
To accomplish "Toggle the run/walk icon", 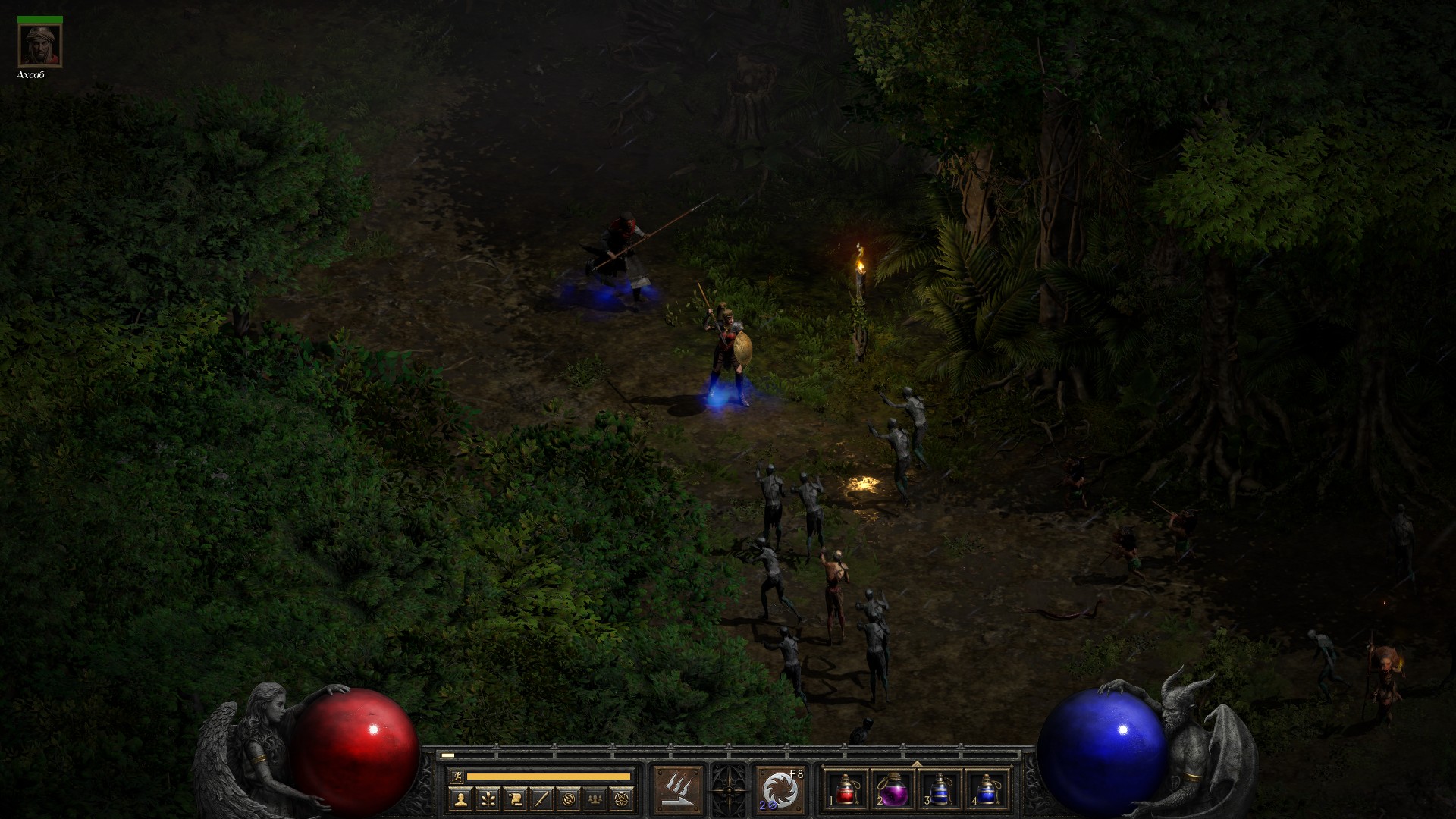I will (x=455, y=776).
